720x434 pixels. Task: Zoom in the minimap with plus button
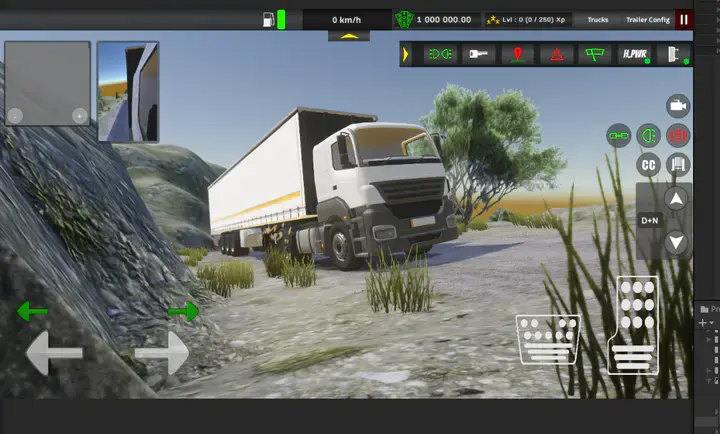79,116
